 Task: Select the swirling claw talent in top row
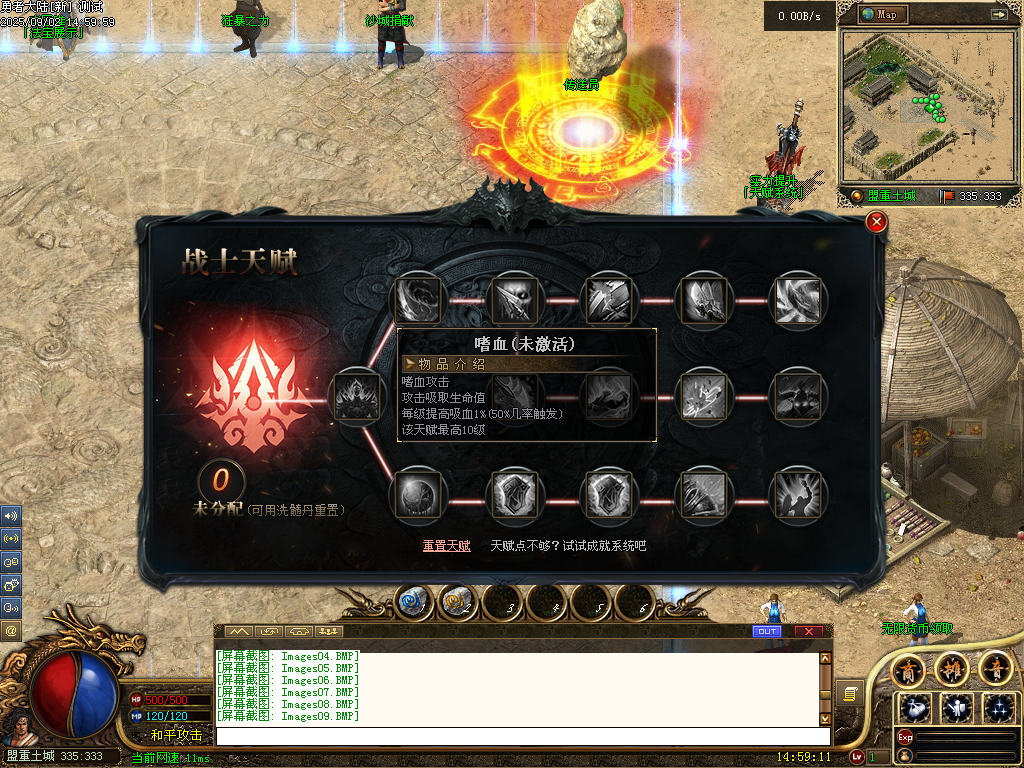coord(419,297)
